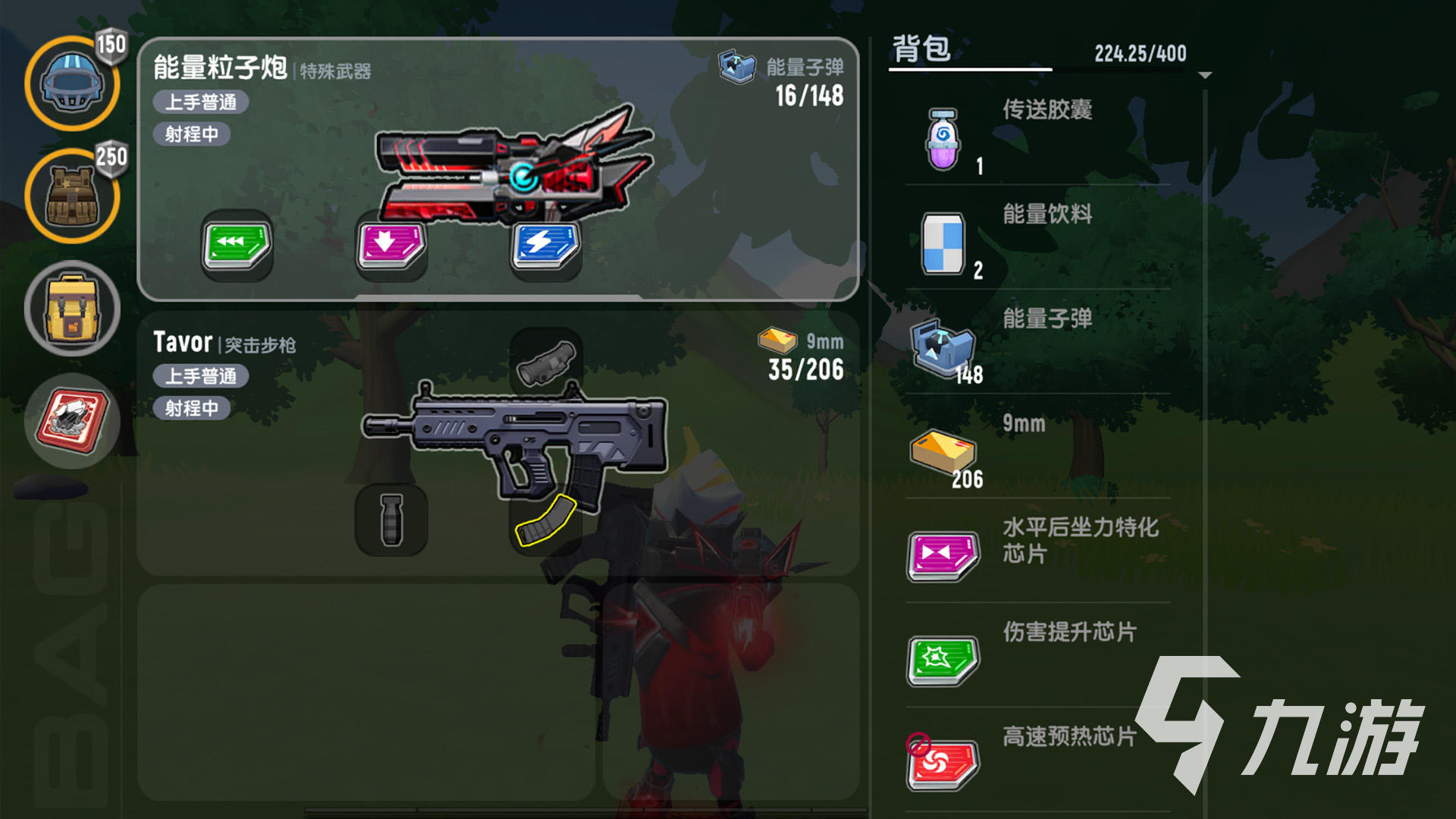
Task: Expand the backpack list with the down arrow
Action: (x=1204, y=76)
